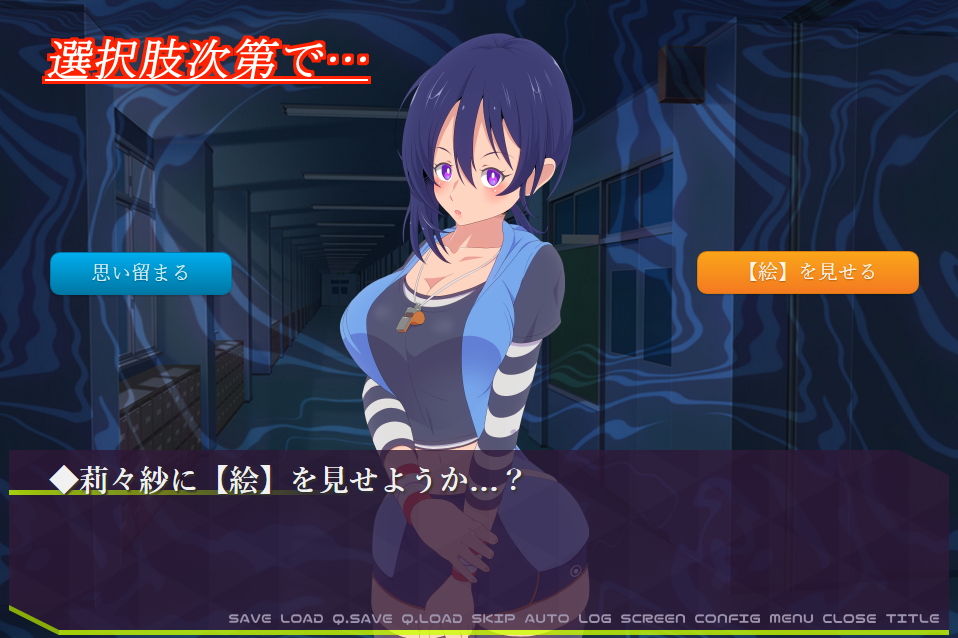The width and height of the screenshot is (958, 638).
Task: Open the CONFIG settings
Action: pos(727,618)
